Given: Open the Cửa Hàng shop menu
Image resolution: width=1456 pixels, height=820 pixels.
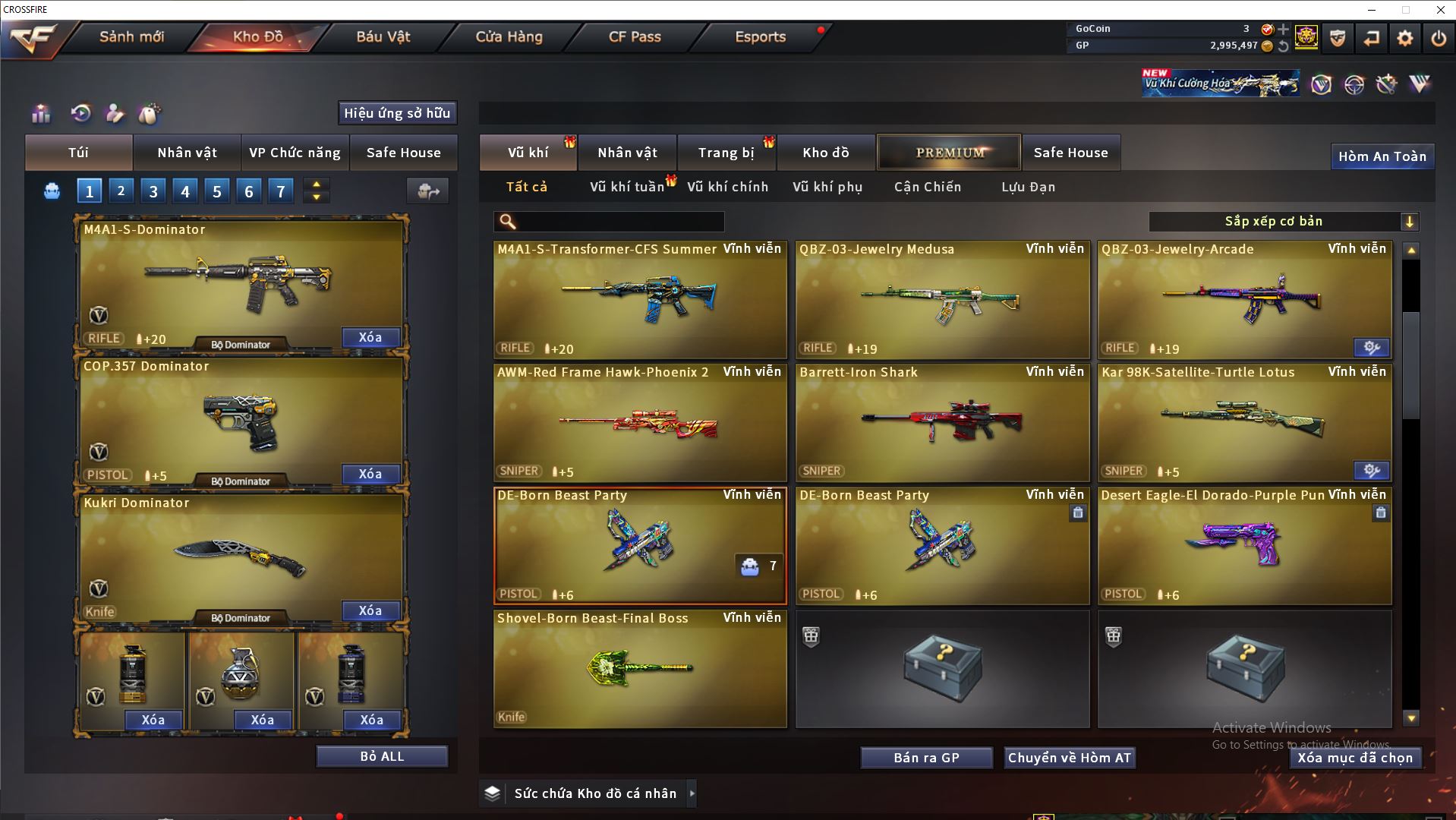Looking at the screenshot, I should coord(509,36).
